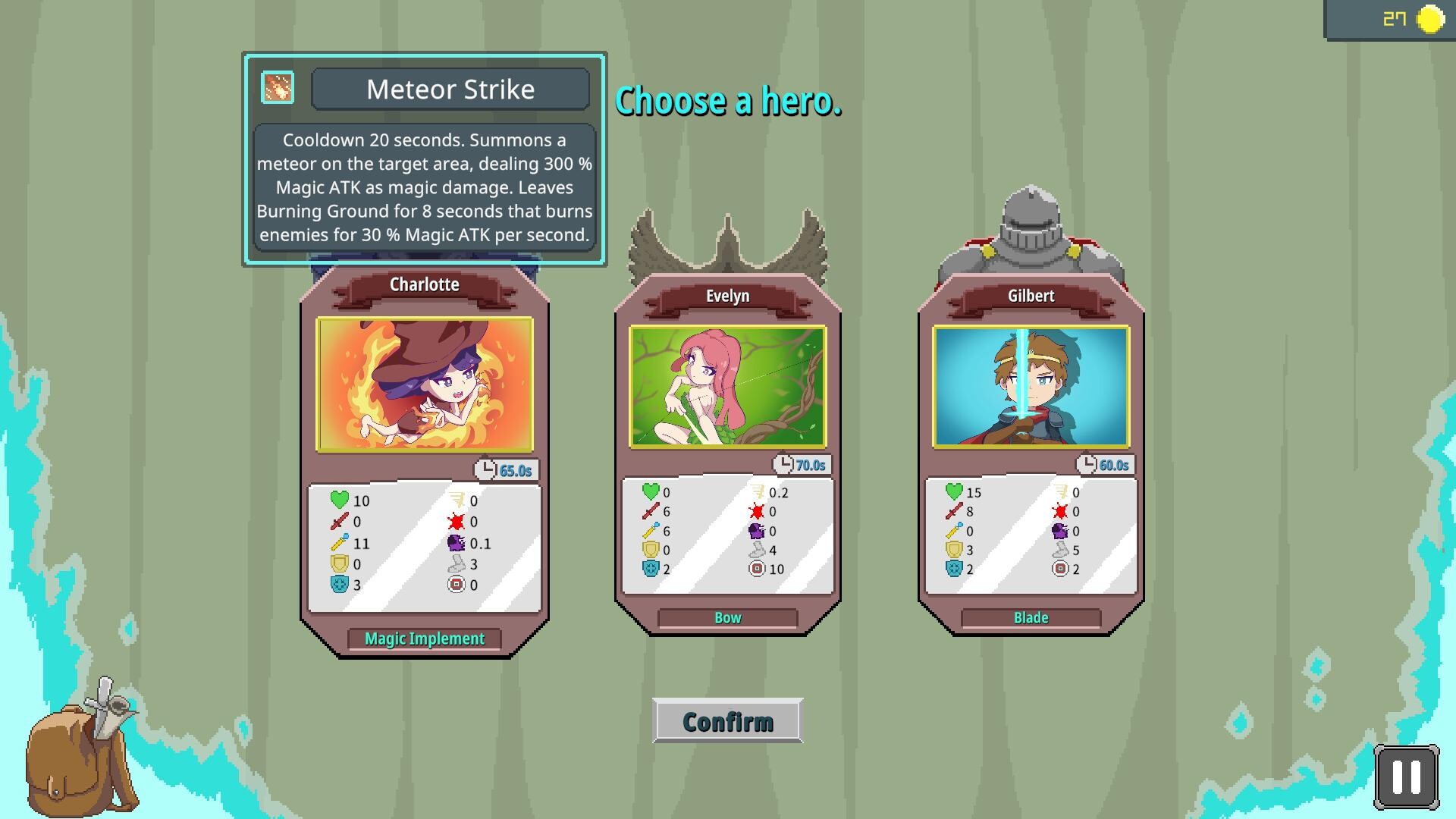The height and width of the screenshot is (819, 1456).
Task: Click the Charlotte name banner
Action: tap(424, 284)
